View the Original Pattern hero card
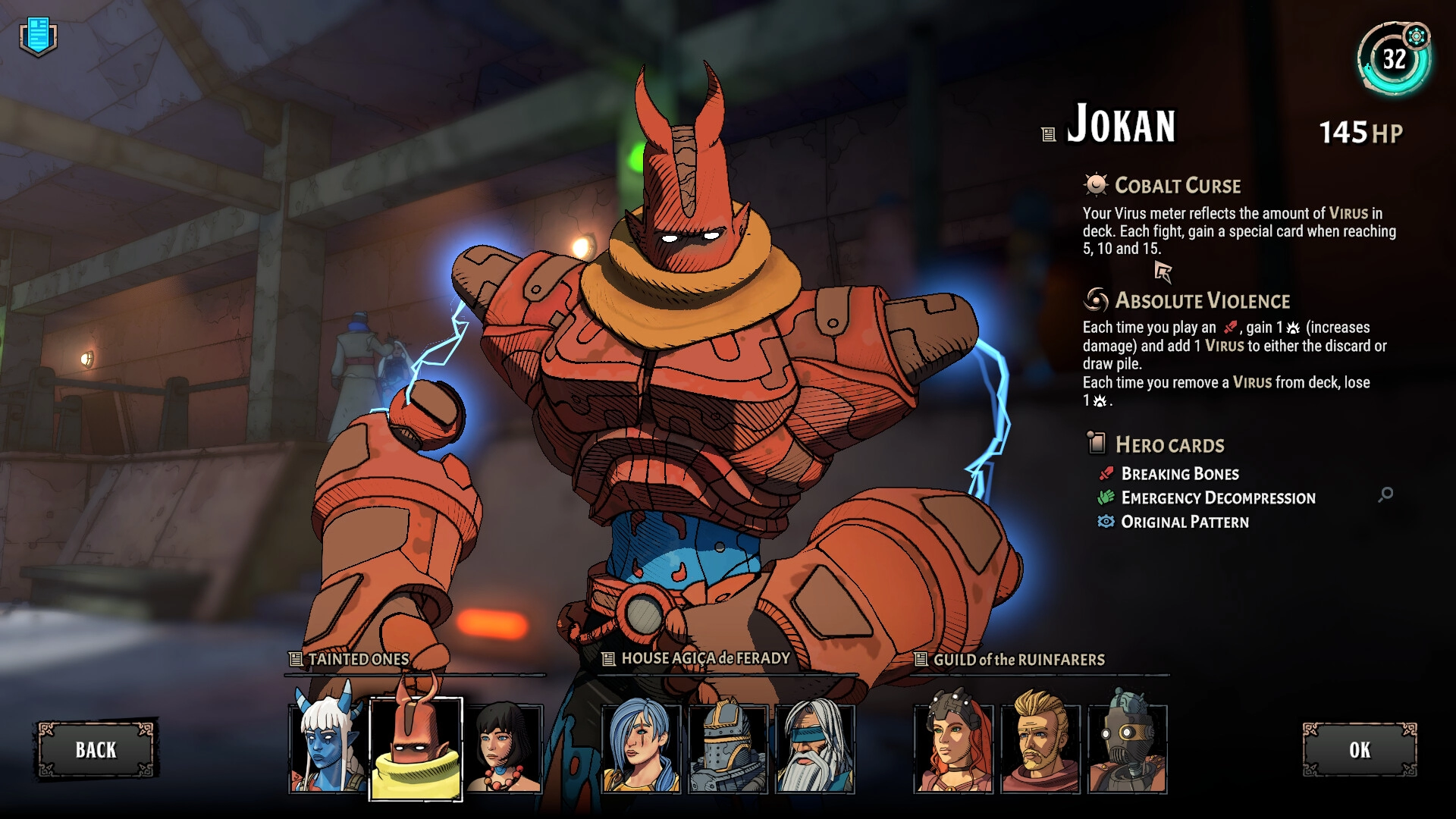The width and height of the screenshot is (1456, 819). coord(1184,522)
